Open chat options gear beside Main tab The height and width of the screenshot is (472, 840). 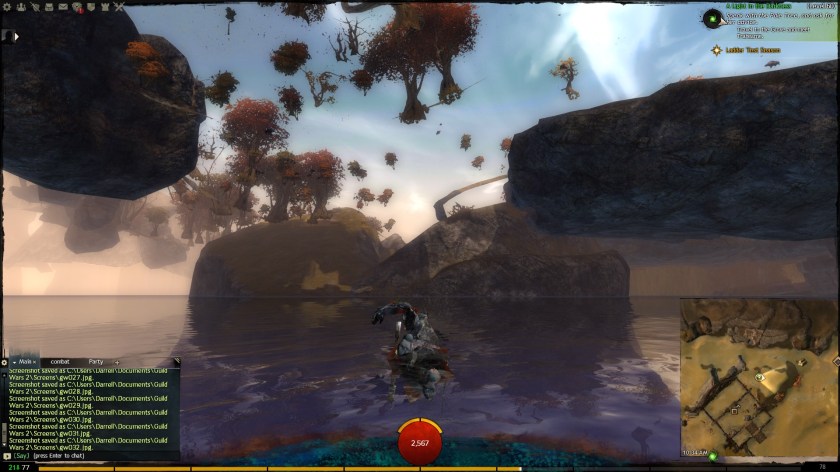pyautogui.click(x=5, y=361)
